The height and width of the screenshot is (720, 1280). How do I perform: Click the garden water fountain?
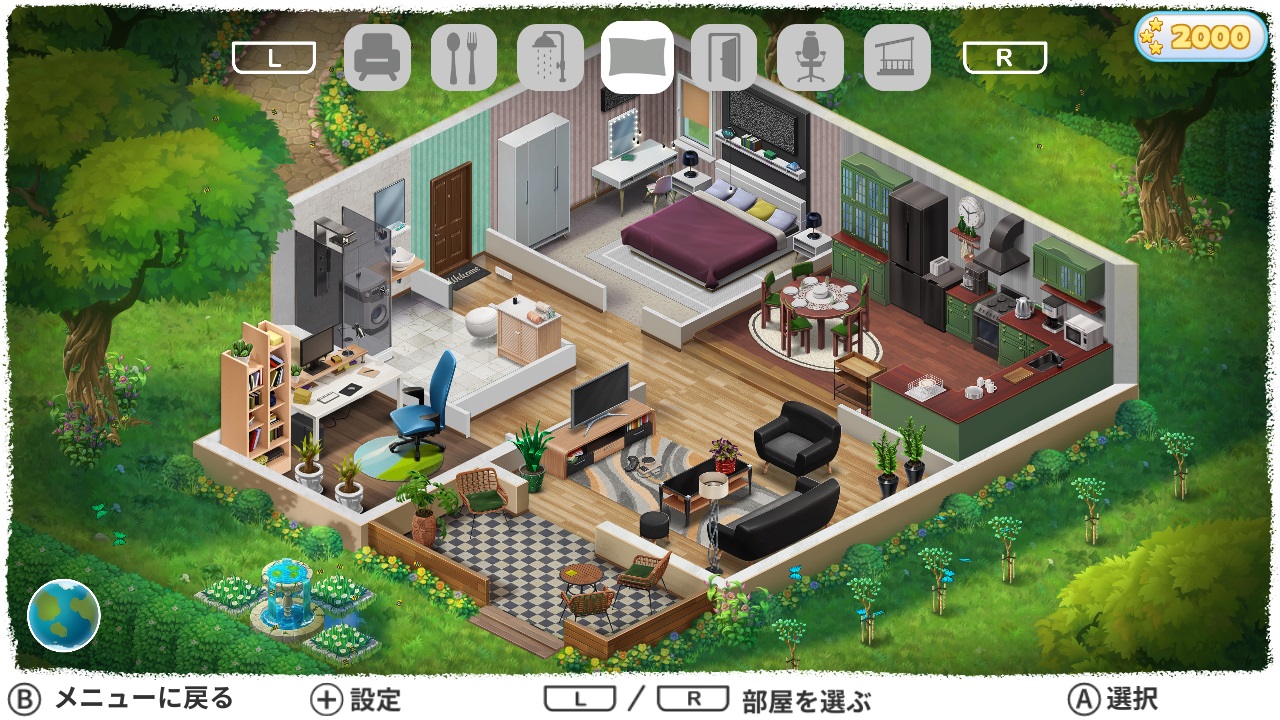click(x=287, y=595)
